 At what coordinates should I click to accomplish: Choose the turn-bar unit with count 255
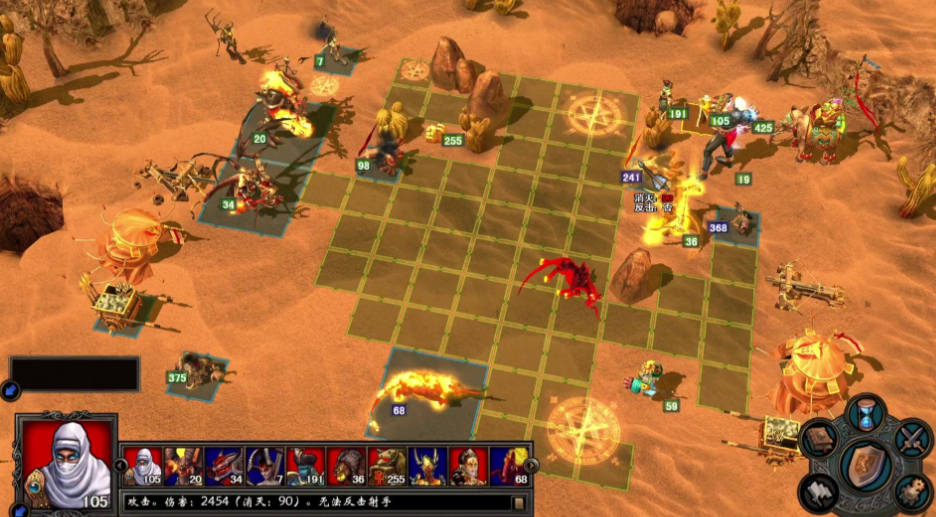point(388,466)
